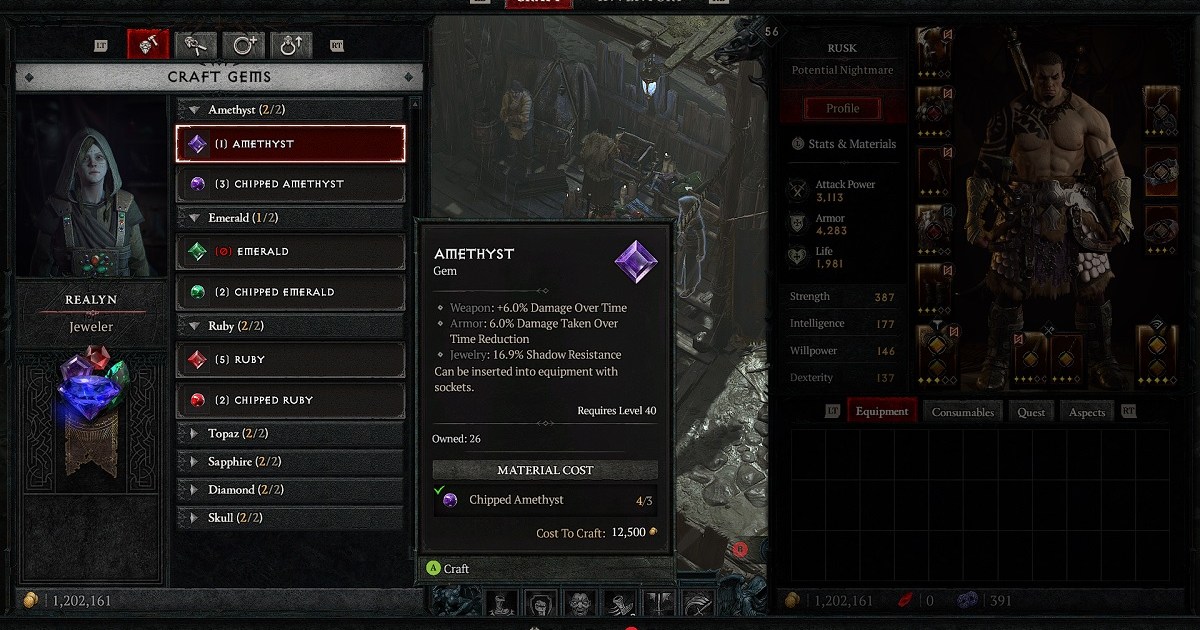
Task: Collapse the Ruby category header
Action: point(290,326)
